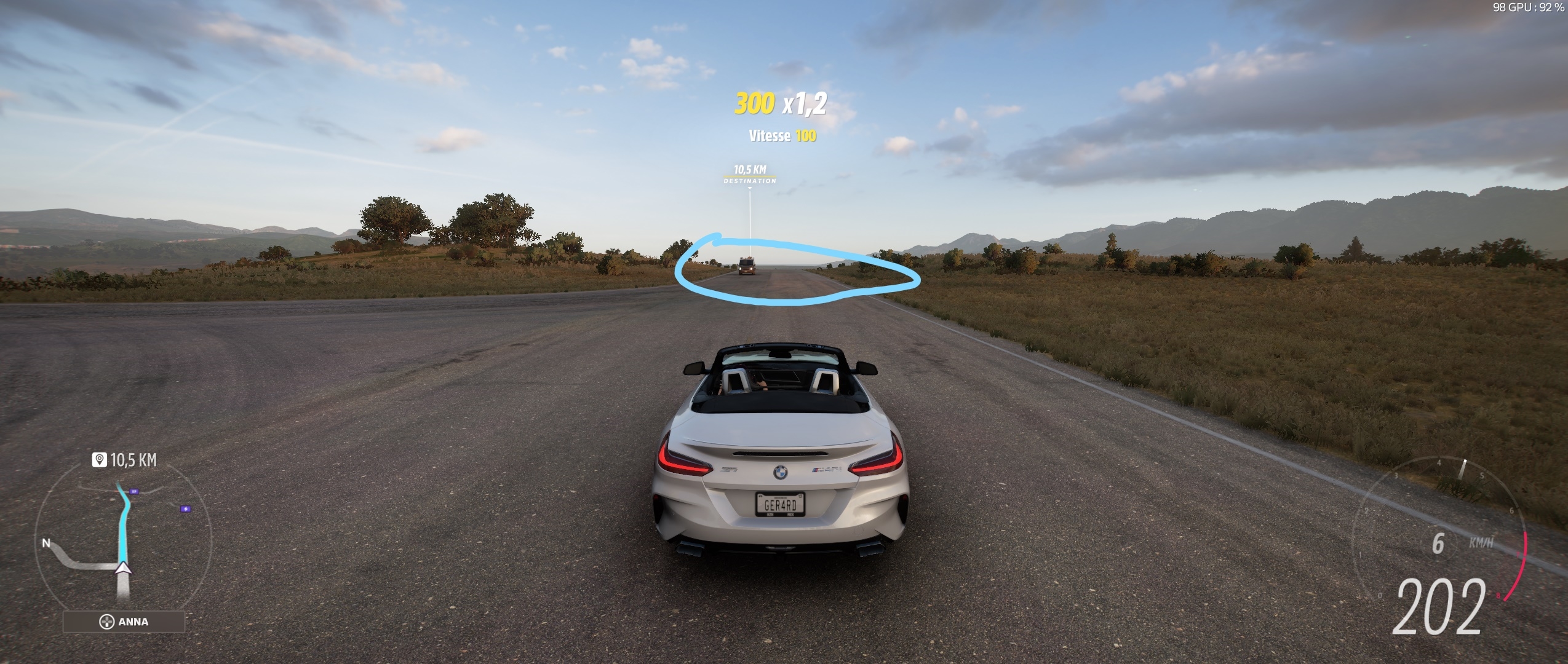Click the north N indicator on minimap
1568x664 pixels.
(46, 543)
